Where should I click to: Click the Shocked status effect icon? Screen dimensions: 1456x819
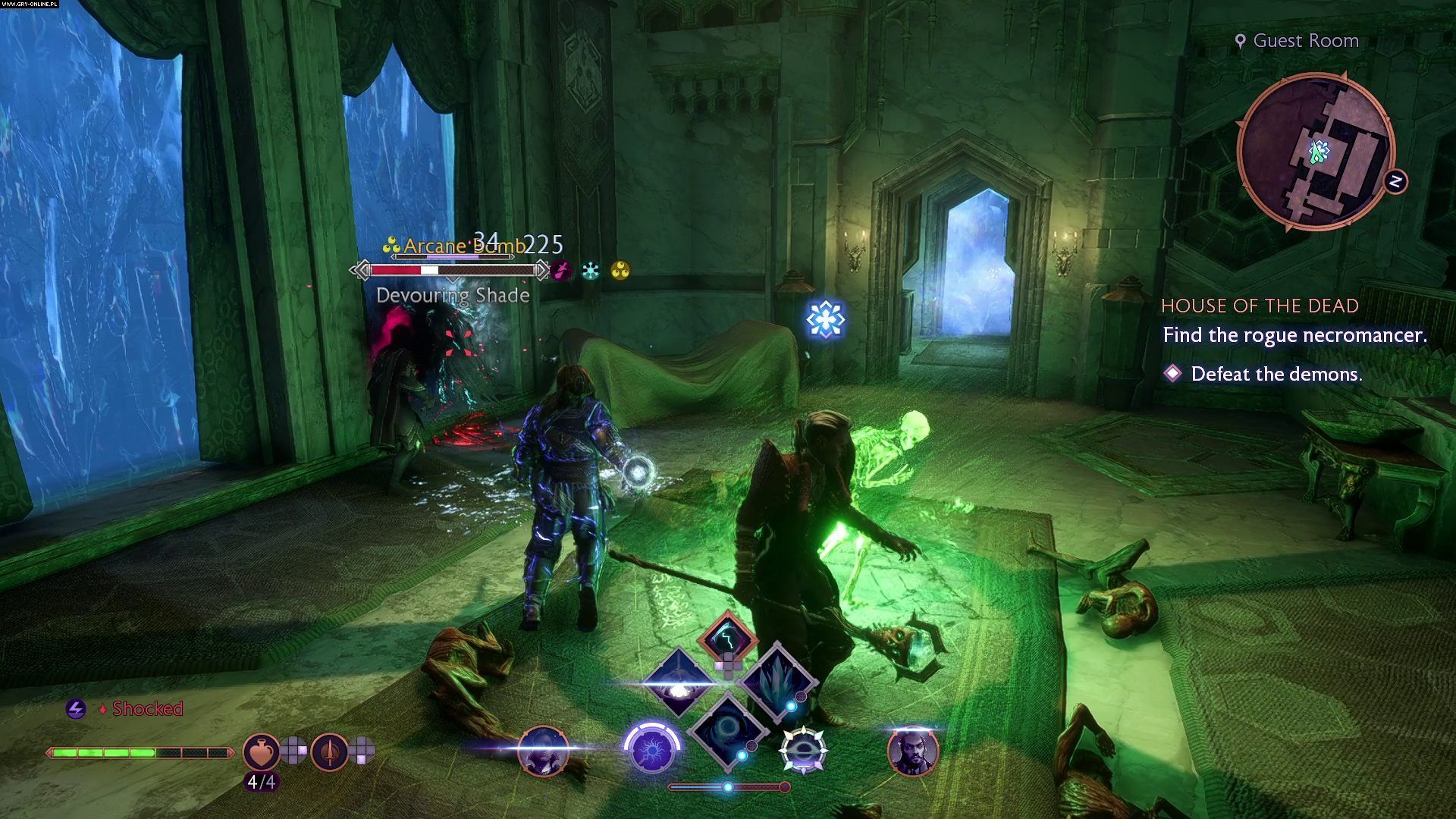pos(75,709)
